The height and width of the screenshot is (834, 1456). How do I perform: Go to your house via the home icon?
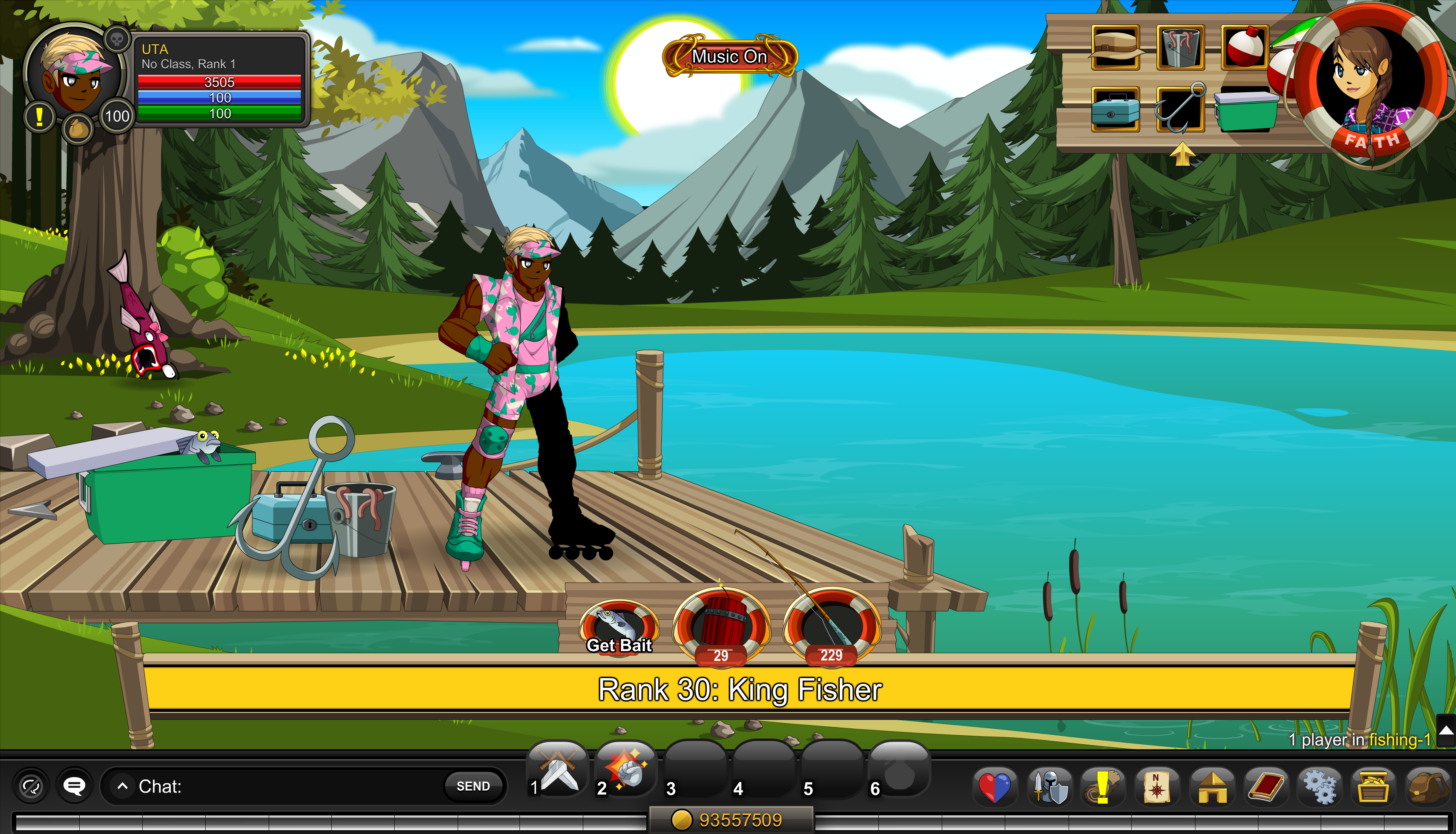[1212, 787]
